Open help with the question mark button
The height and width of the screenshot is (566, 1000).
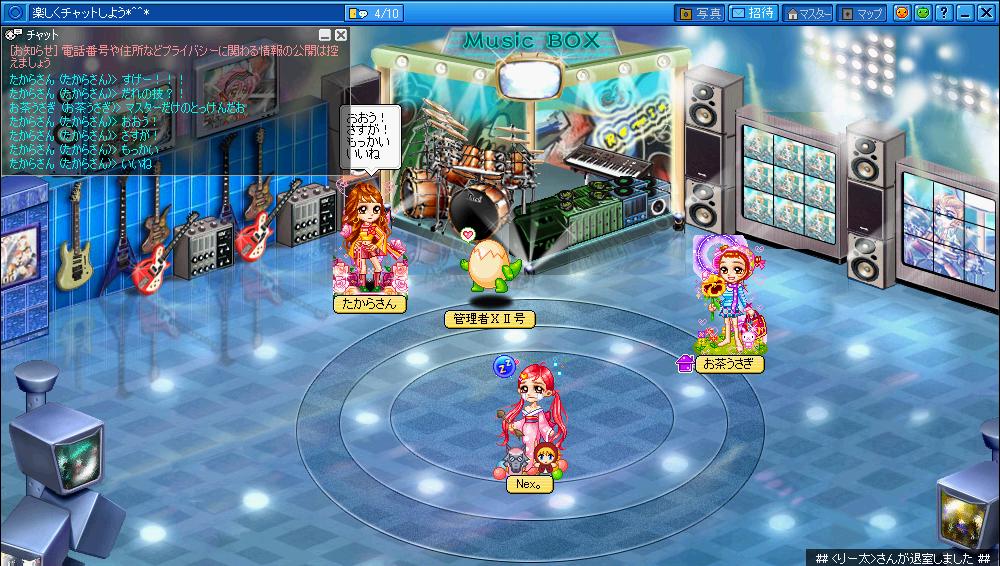click(942, 13)
